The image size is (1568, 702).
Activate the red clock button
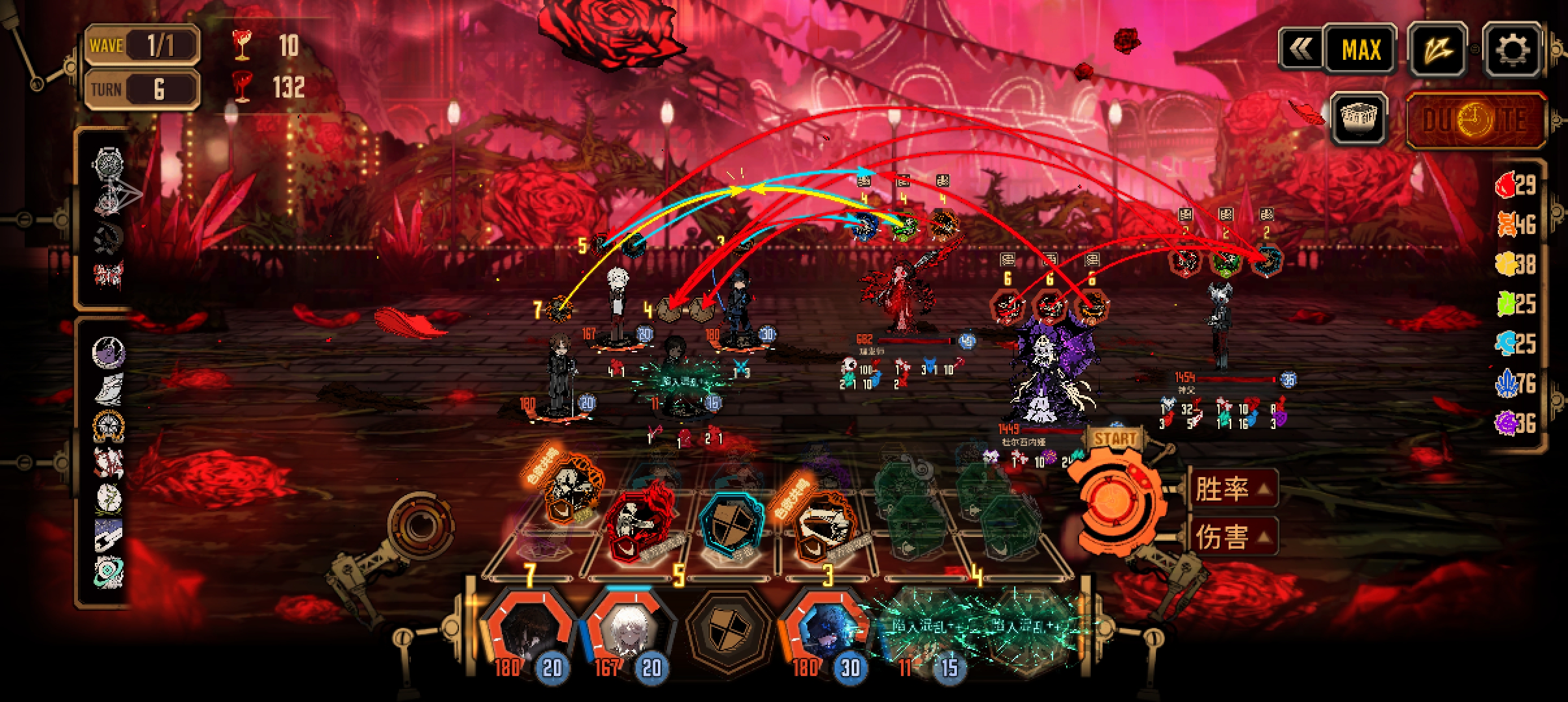coord(1475,120)
